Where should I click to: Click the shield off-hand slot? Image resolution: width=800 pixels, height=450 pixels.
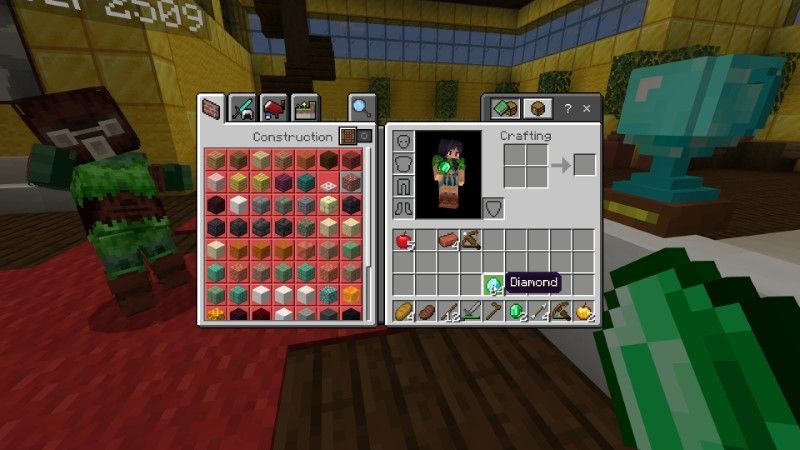pos(493,207)
